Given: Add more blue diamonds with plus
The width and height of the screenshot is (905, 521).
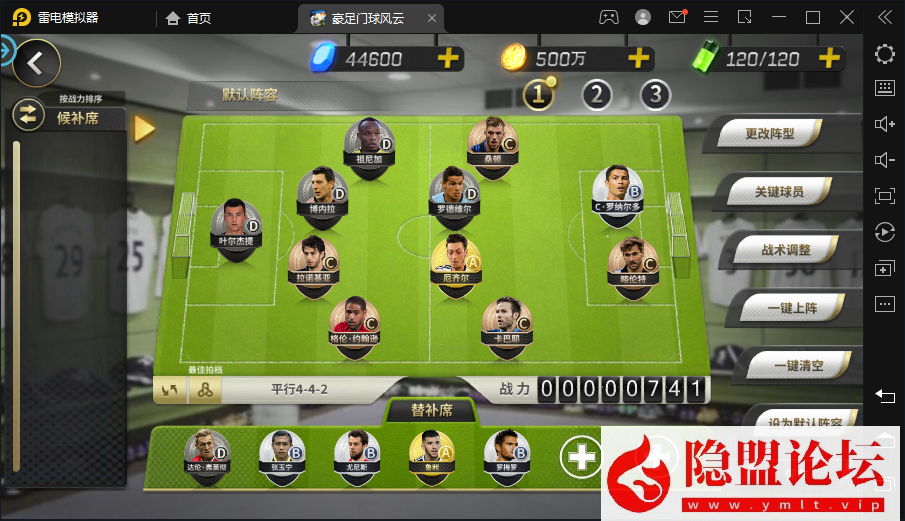Looking at the screenshot, I should pyautogui.click(x=448, y=58).
